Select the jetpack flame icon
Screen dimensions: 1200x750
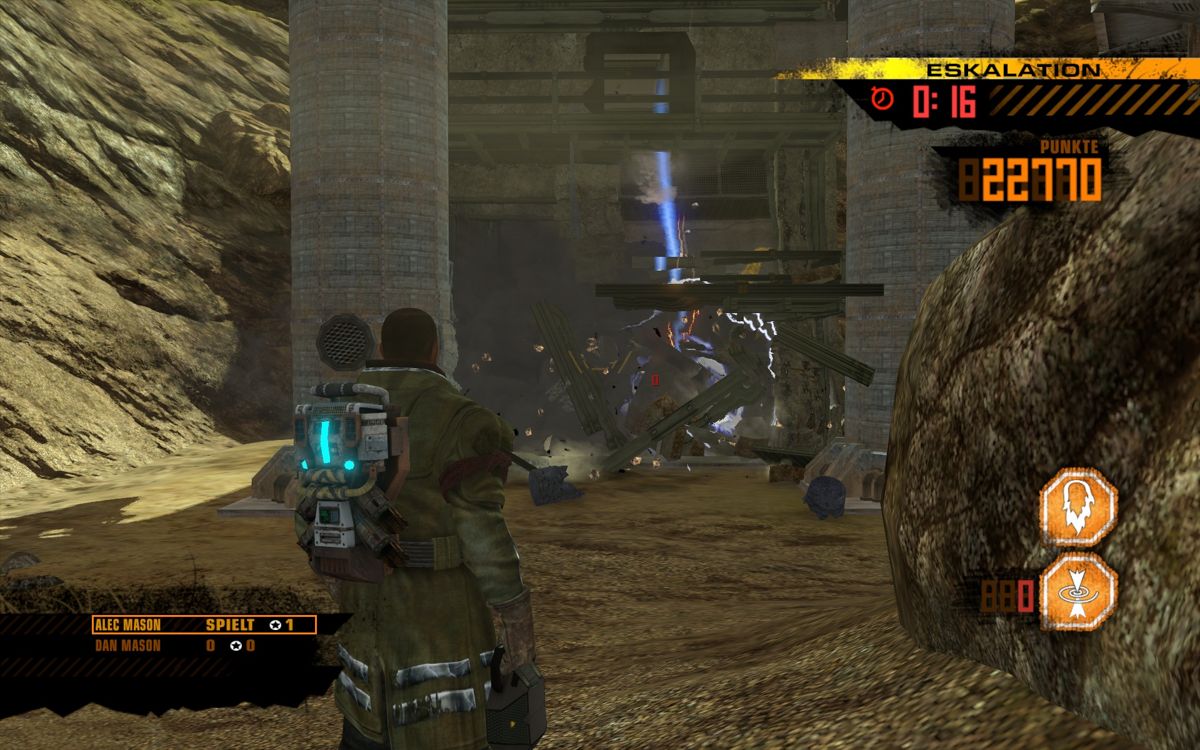(1078, 508)
